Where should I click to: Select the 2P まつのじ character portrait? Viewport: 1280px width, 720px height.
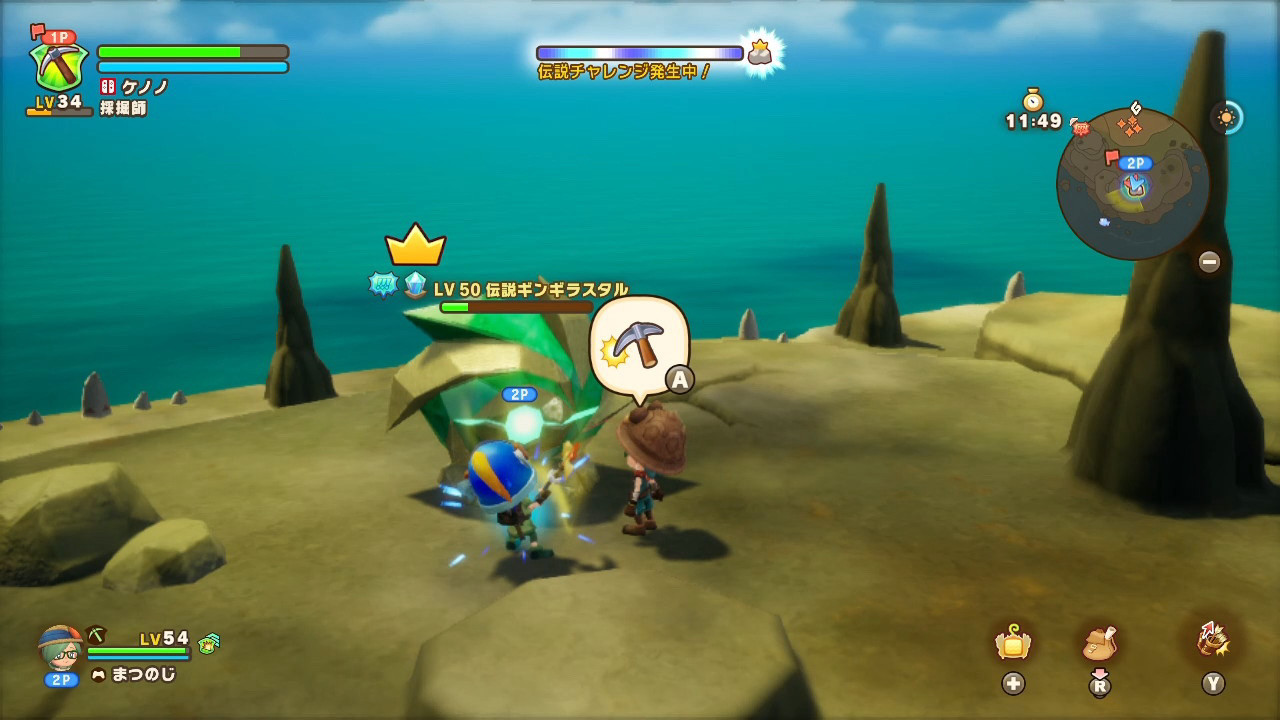point(61,648)
